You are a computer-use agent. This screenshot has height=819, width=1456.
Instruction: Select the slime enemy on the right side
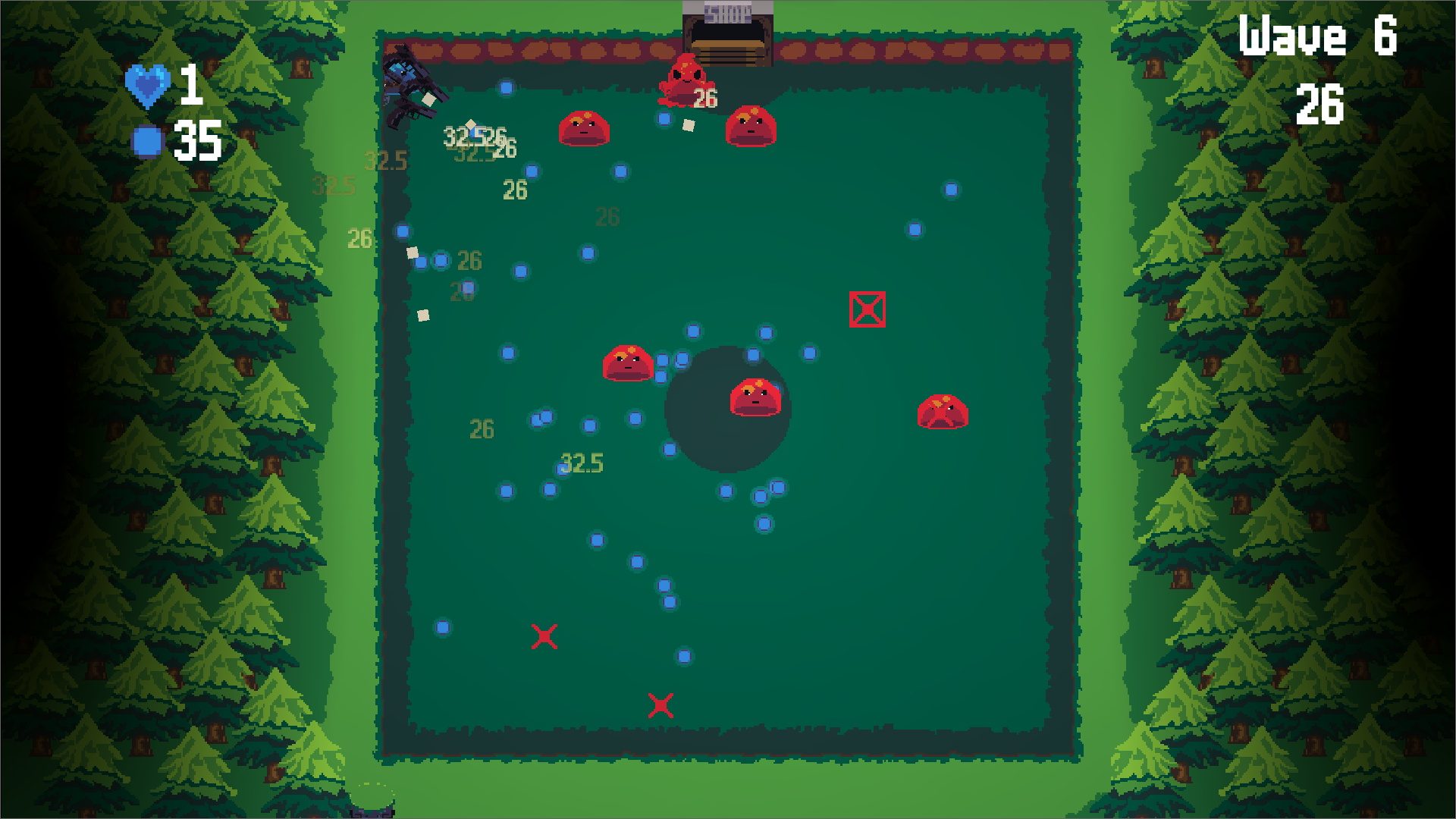944,413
